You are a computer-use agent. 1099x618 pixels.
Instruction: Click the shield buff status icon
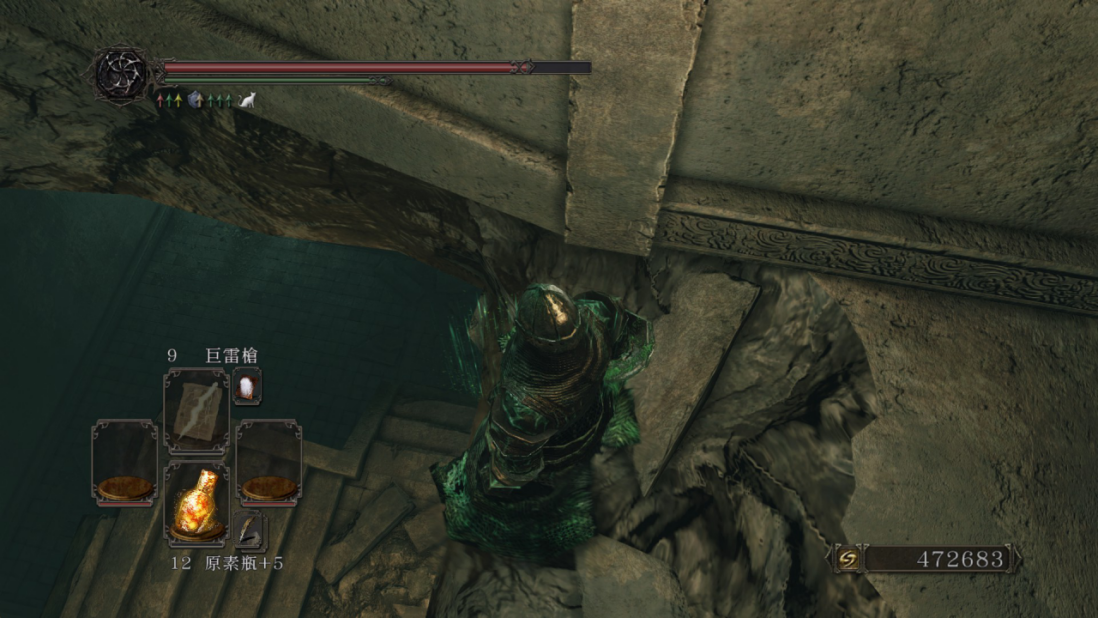pos(194,100)
